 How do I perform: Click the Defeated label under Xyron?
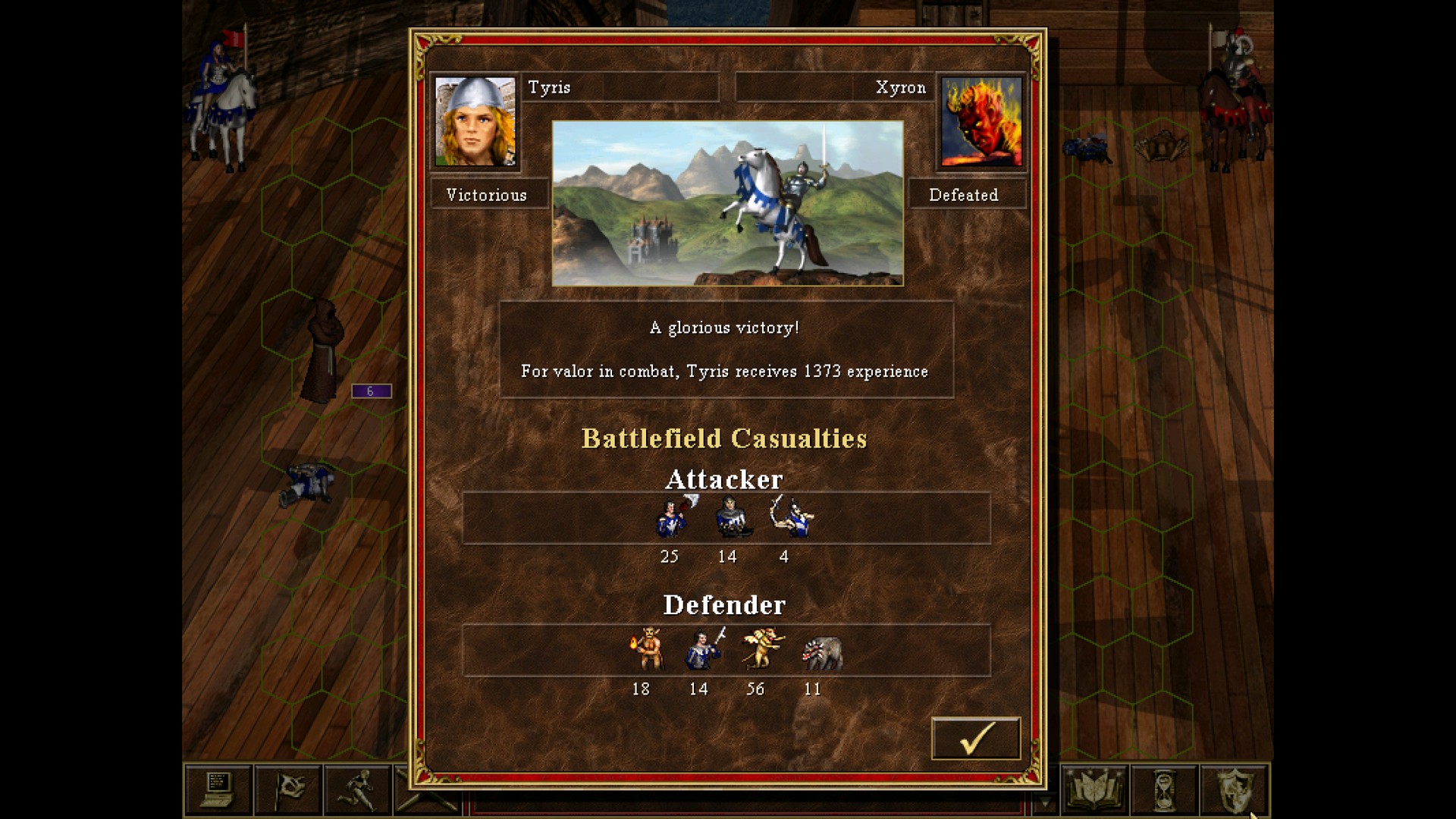point(965,195)
